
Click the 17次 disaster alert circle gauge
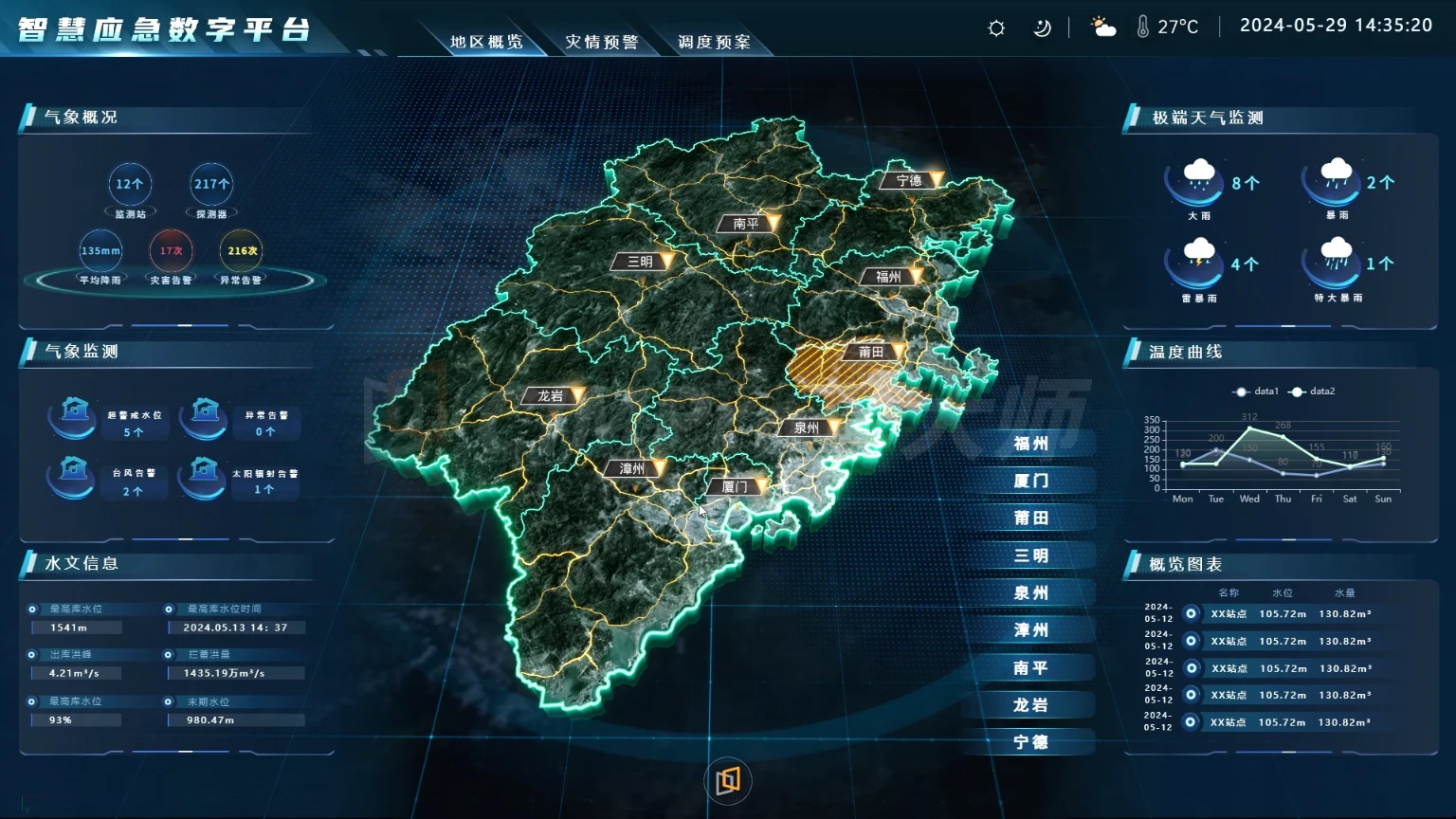pyautogui.click(x=170, y=250)
